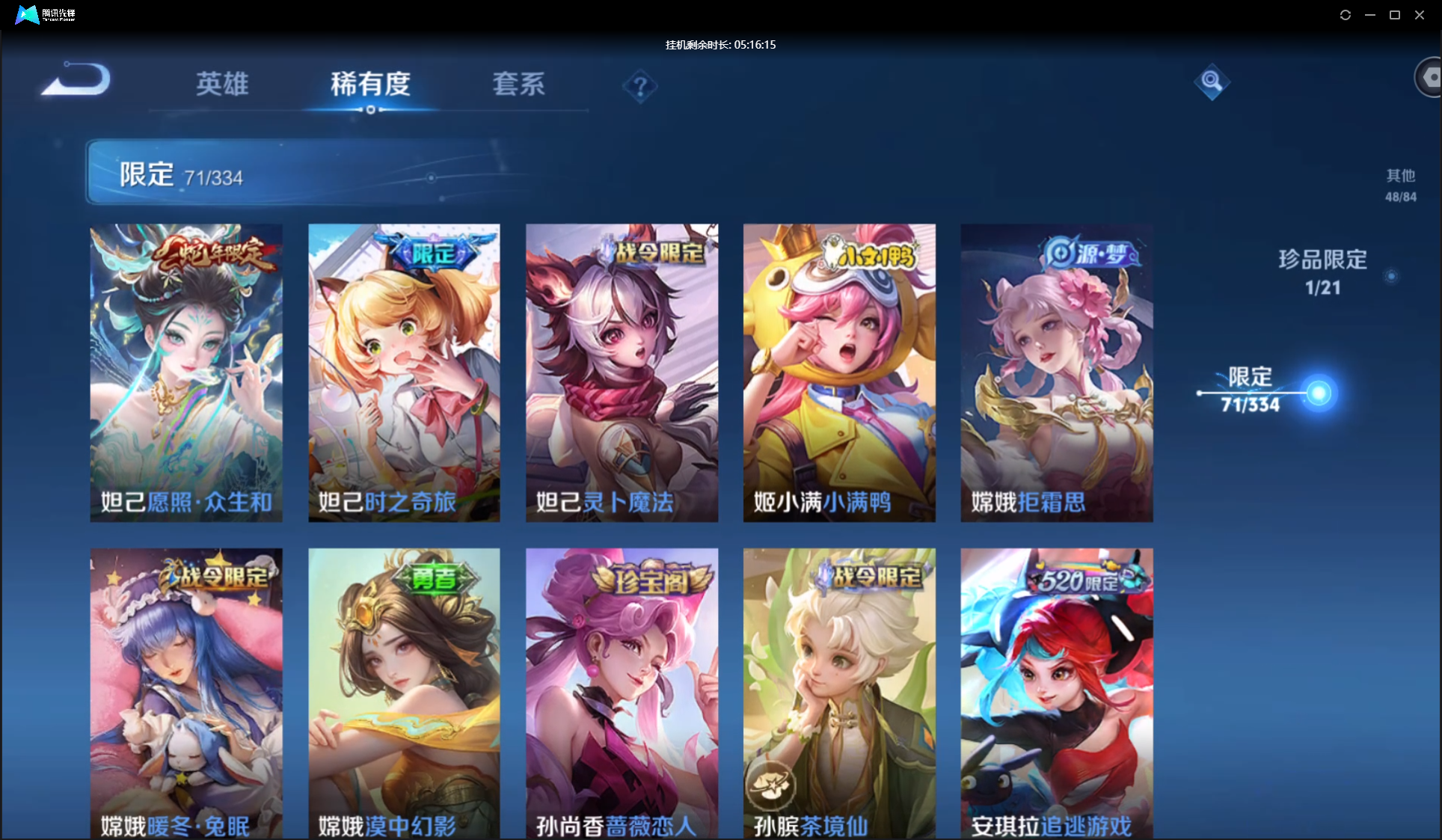Close the window with the X button
1442x840 pixels.
tap(1419, 15)
